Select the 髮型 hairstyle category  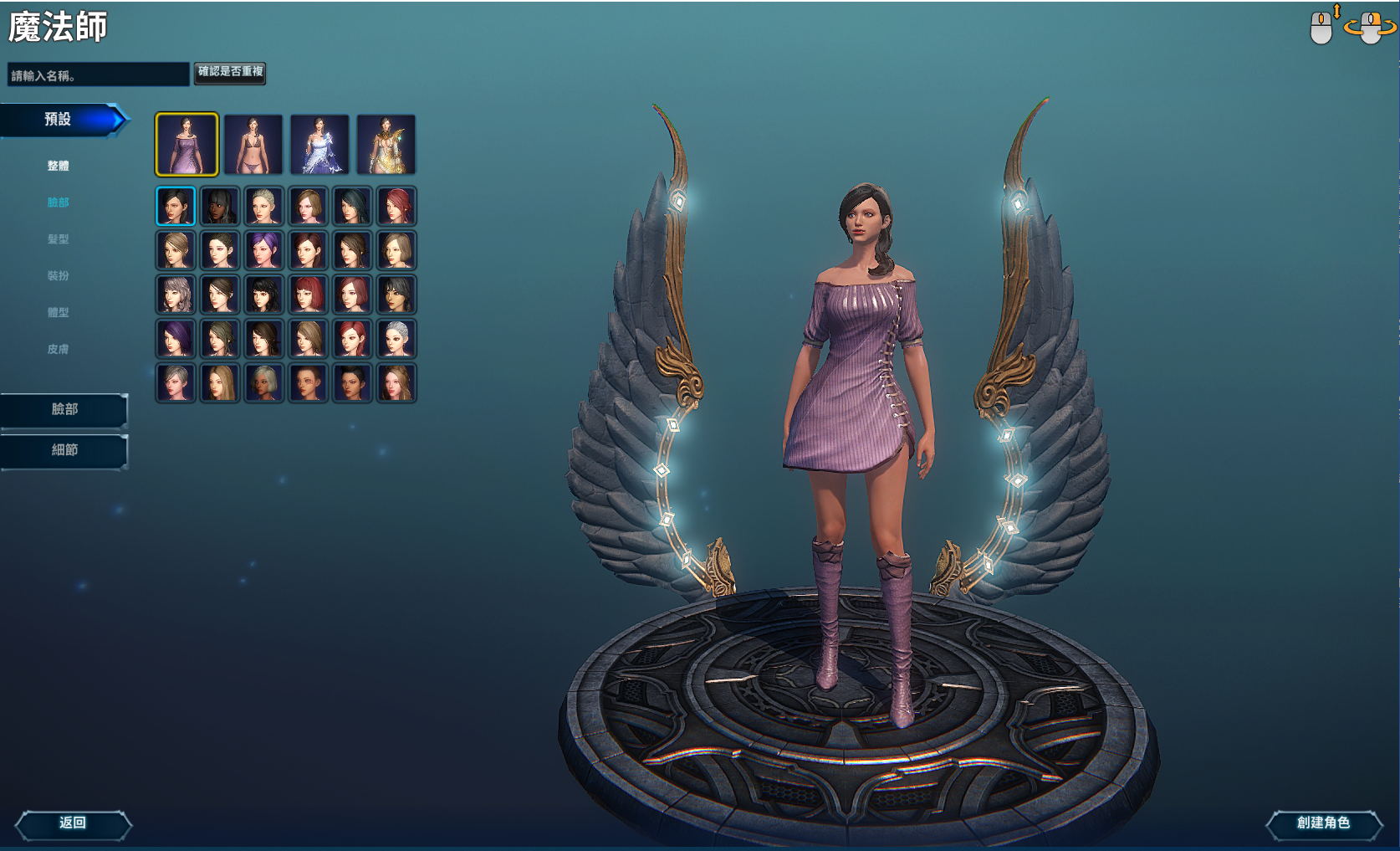58,239
